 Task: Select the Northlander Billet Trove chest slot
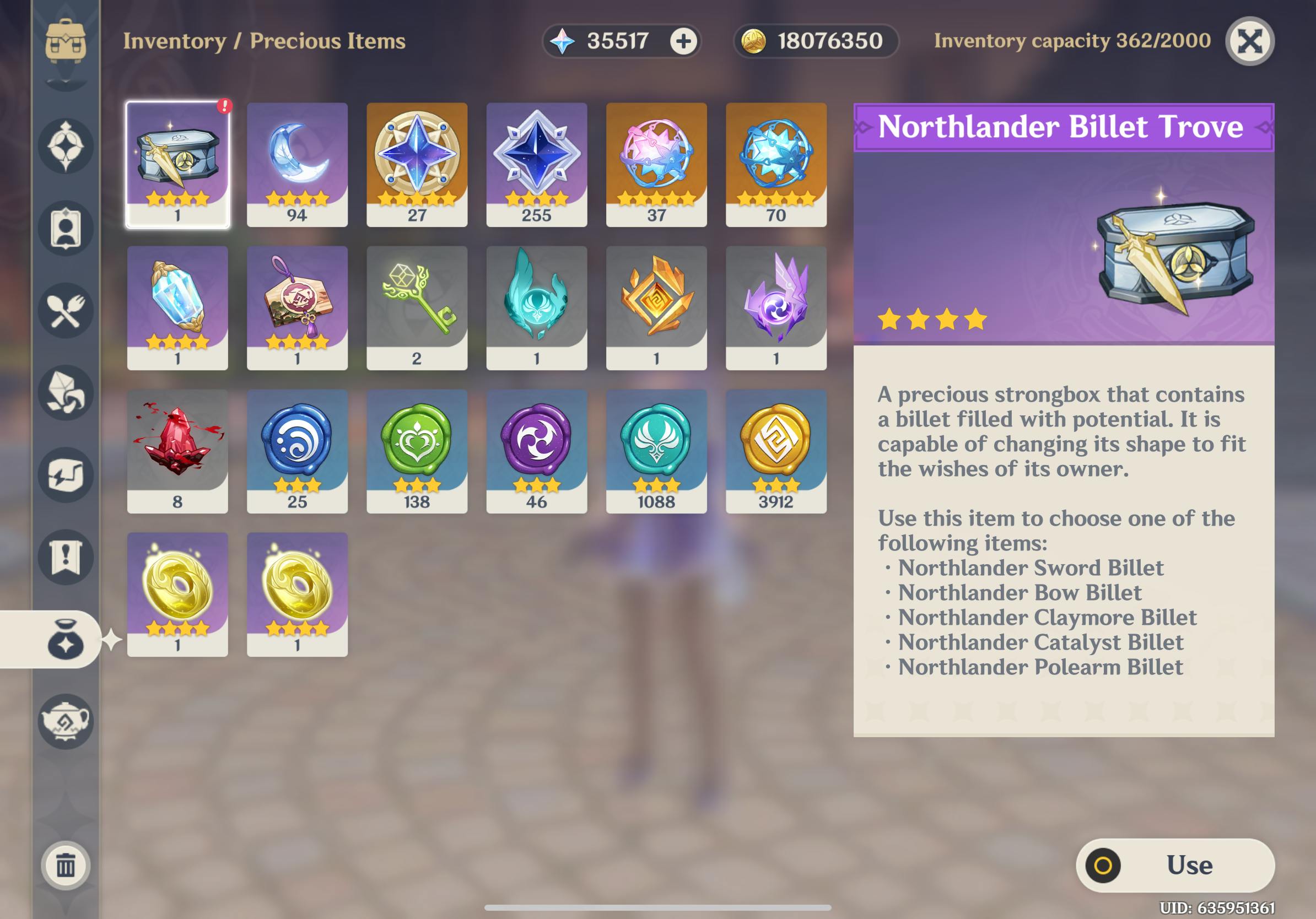[x=177, y=164]
